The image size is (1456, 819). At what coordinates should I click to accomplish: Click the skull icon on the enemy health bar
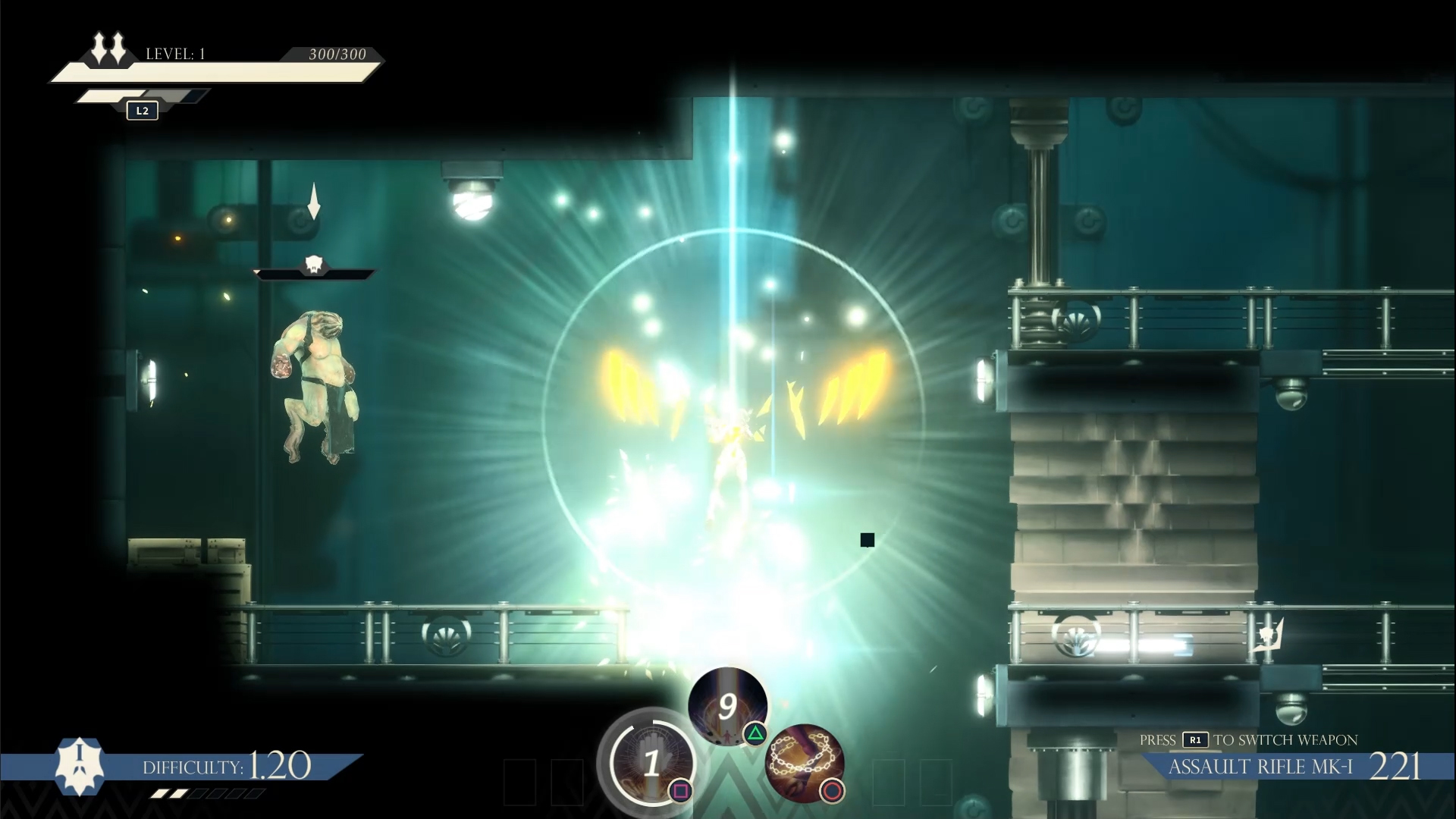[x=315, y=265]
